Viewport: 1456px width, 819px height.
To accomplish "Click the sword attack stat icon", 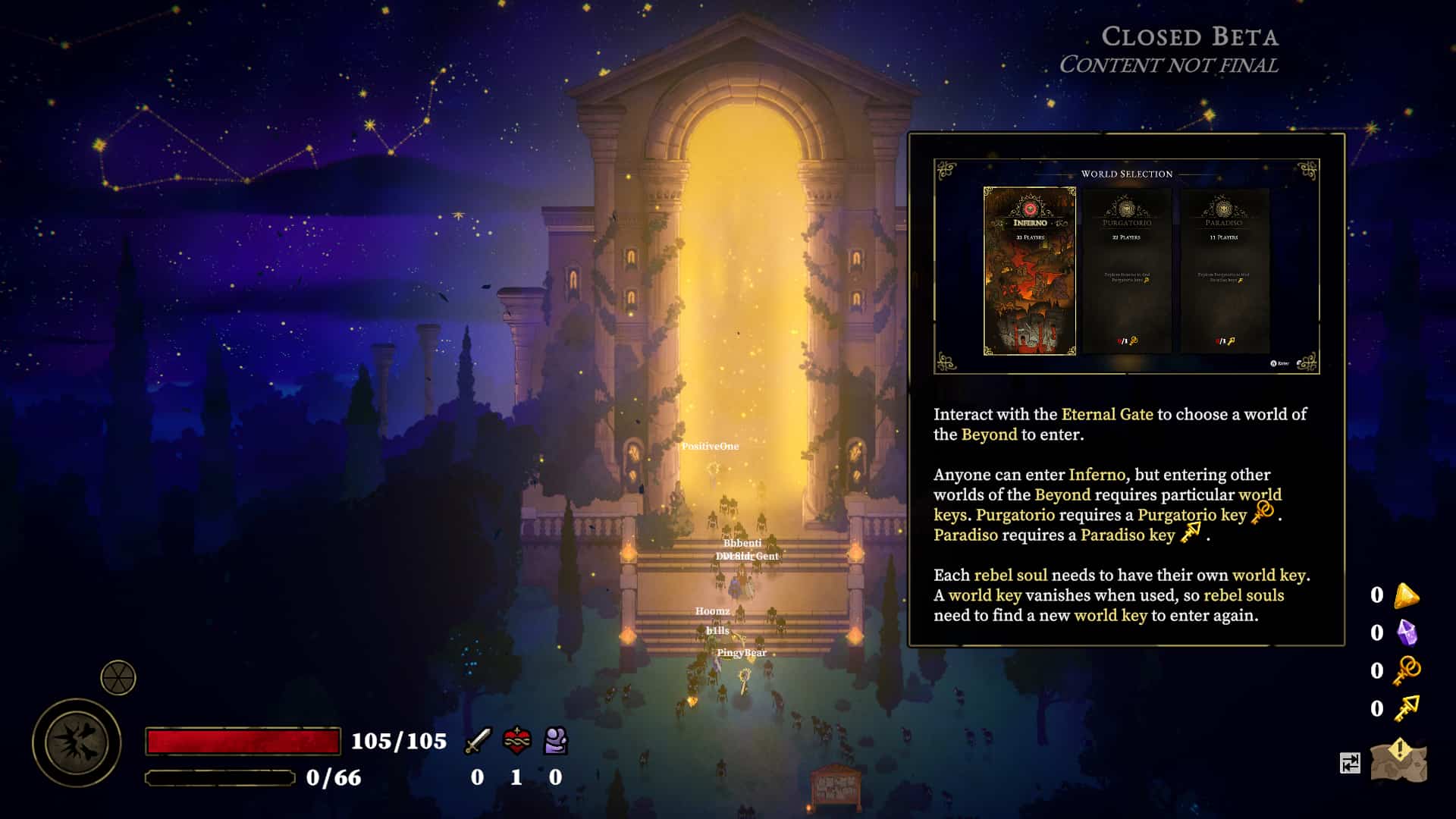I will coord(478,741).
